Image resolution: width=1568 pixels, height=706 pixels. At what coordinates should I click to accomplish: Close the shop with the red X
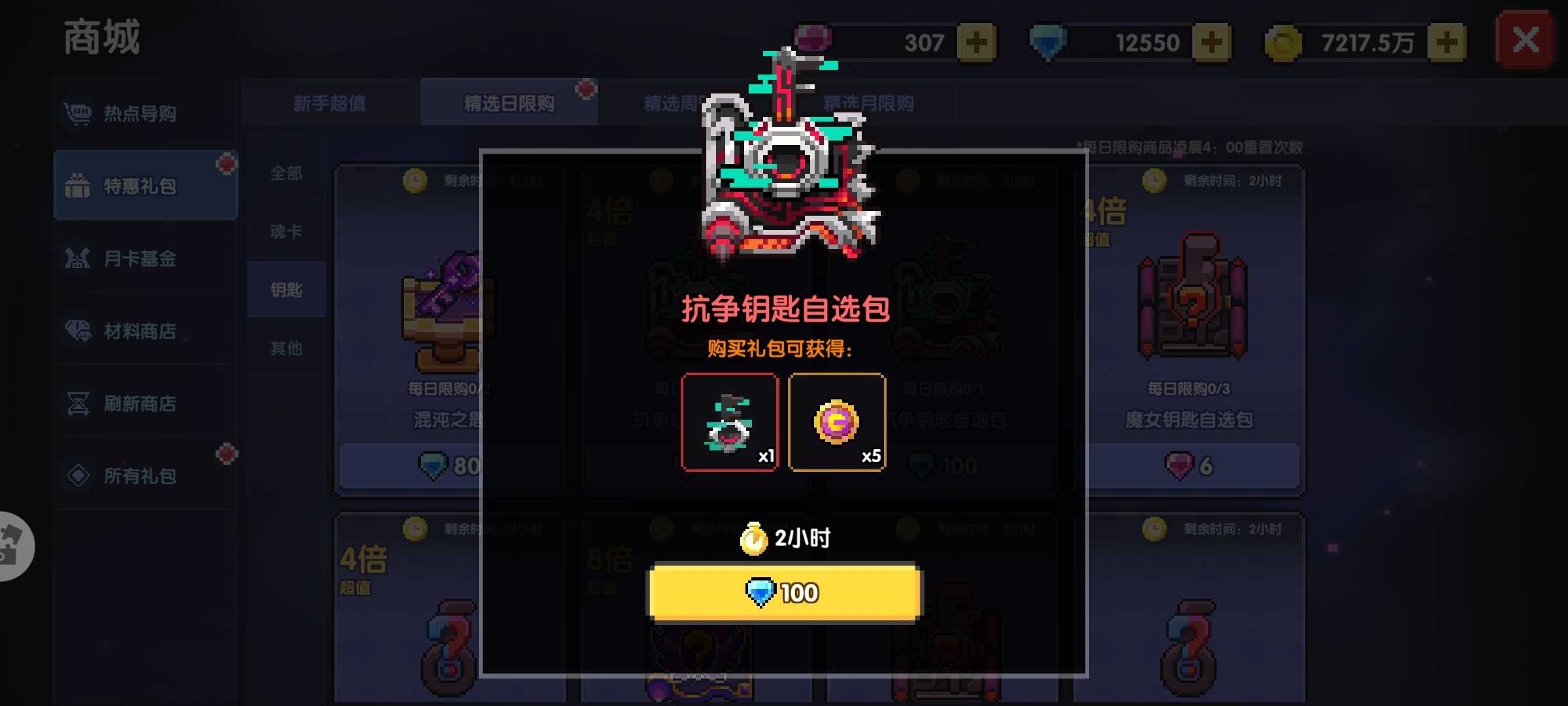pos(1526,41)
